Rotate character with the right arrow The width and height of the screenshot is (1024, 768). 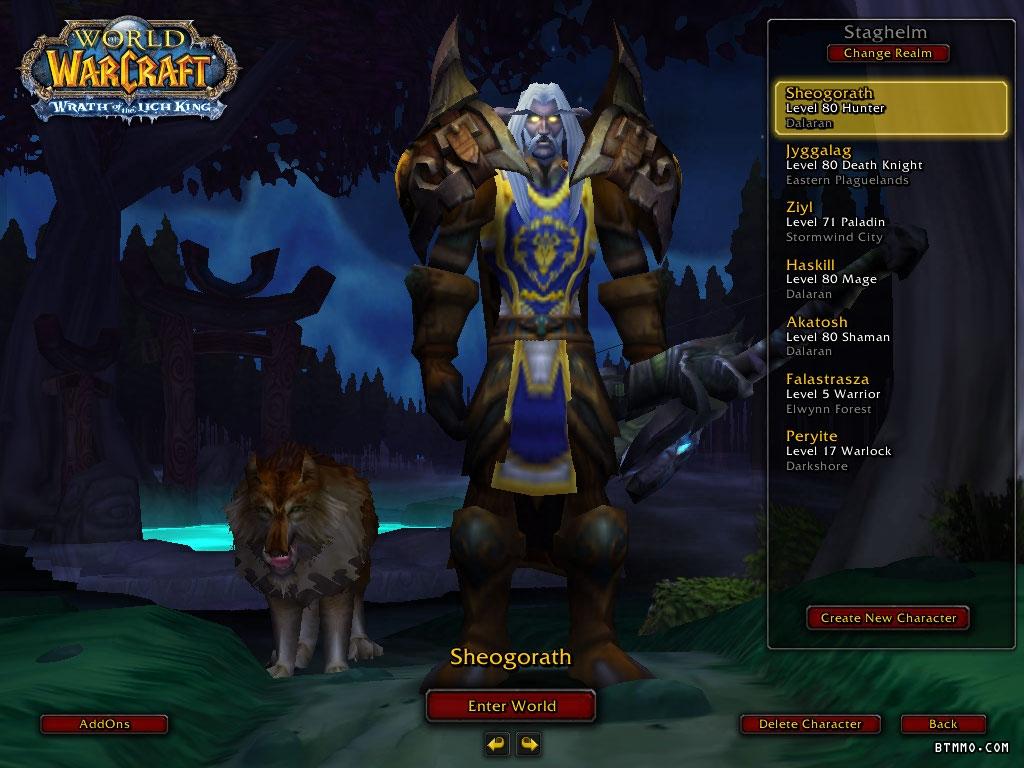pyautogui.click(x=528, y=743)
